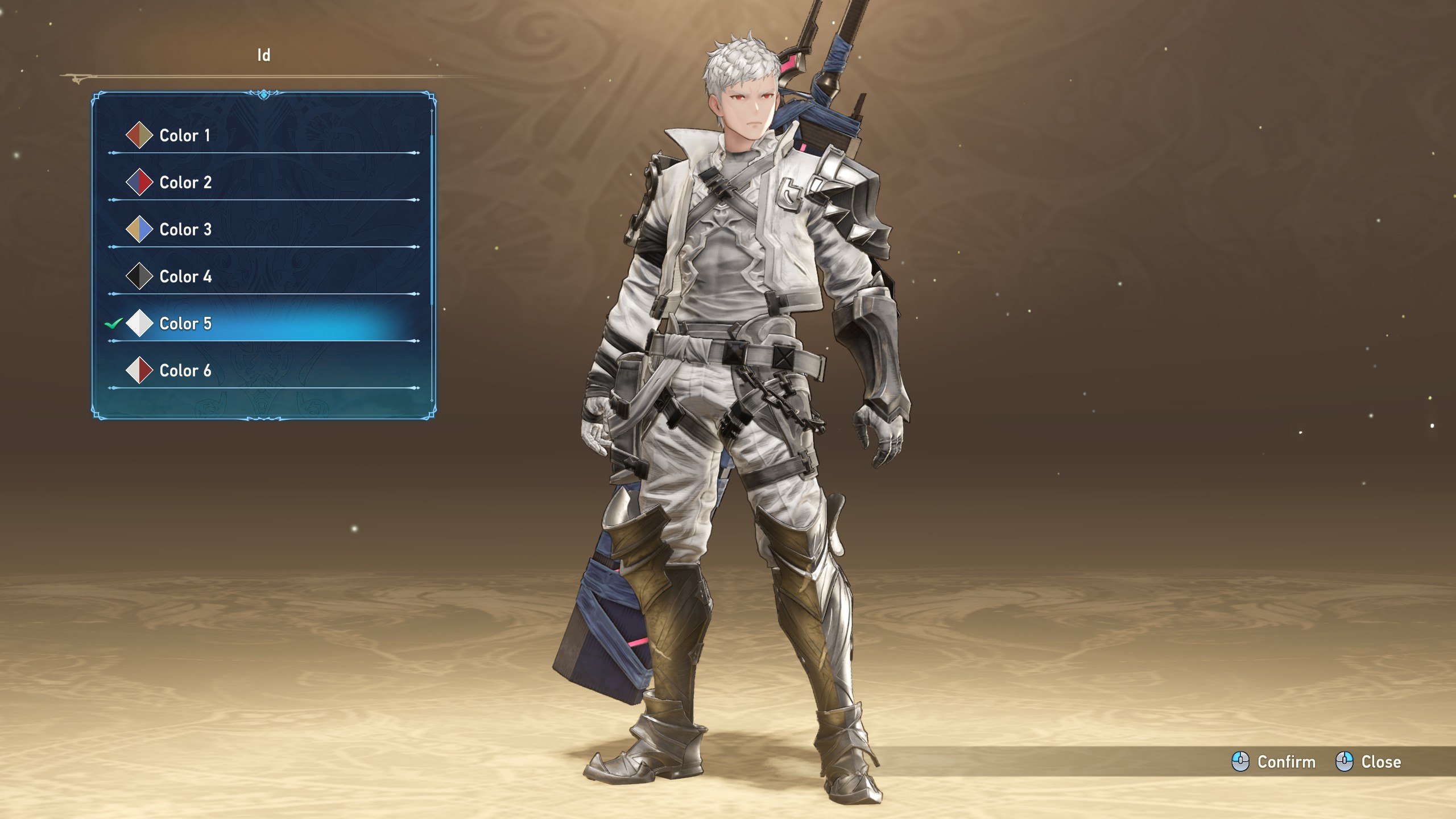Switch to the Color 6 scheme
Image resolution: width=1456 pixels, height=819 pixels.
pyautogui.click(x=185, y=371)
